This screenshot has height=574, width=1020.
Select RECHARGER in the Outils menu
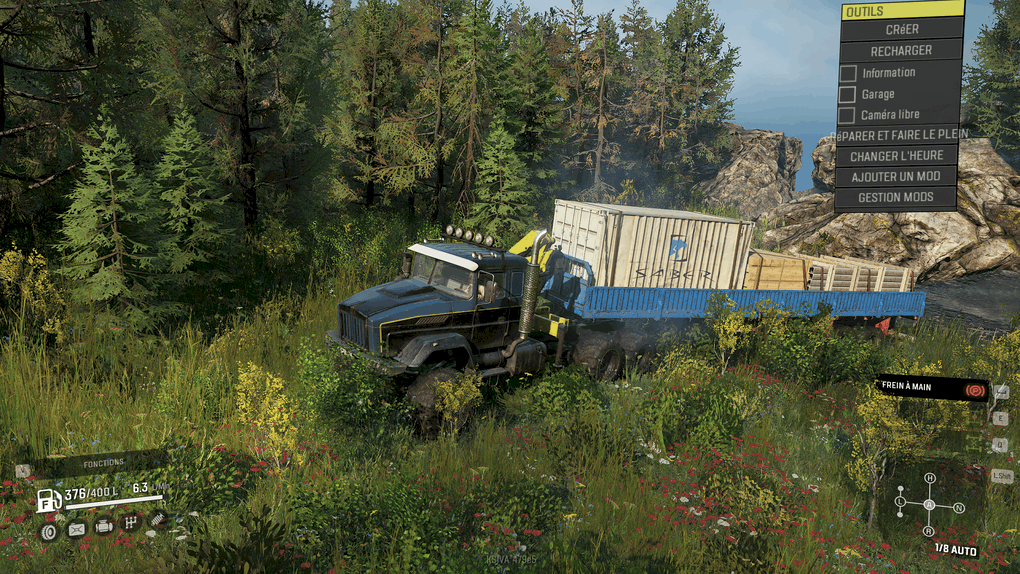pyautogui.click(x=901, y=50)
